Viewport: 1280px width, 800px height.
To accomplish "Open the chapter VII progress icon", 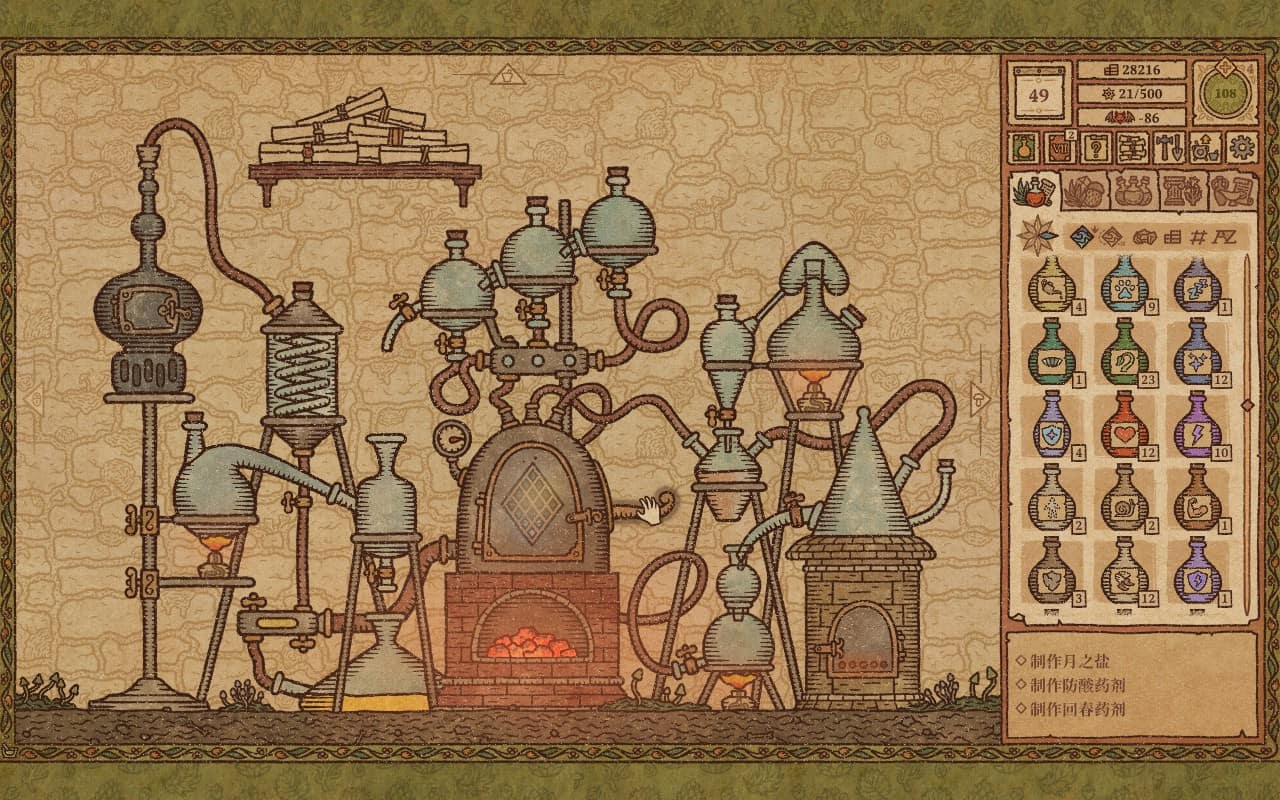I will click(x=1061, y=146).
